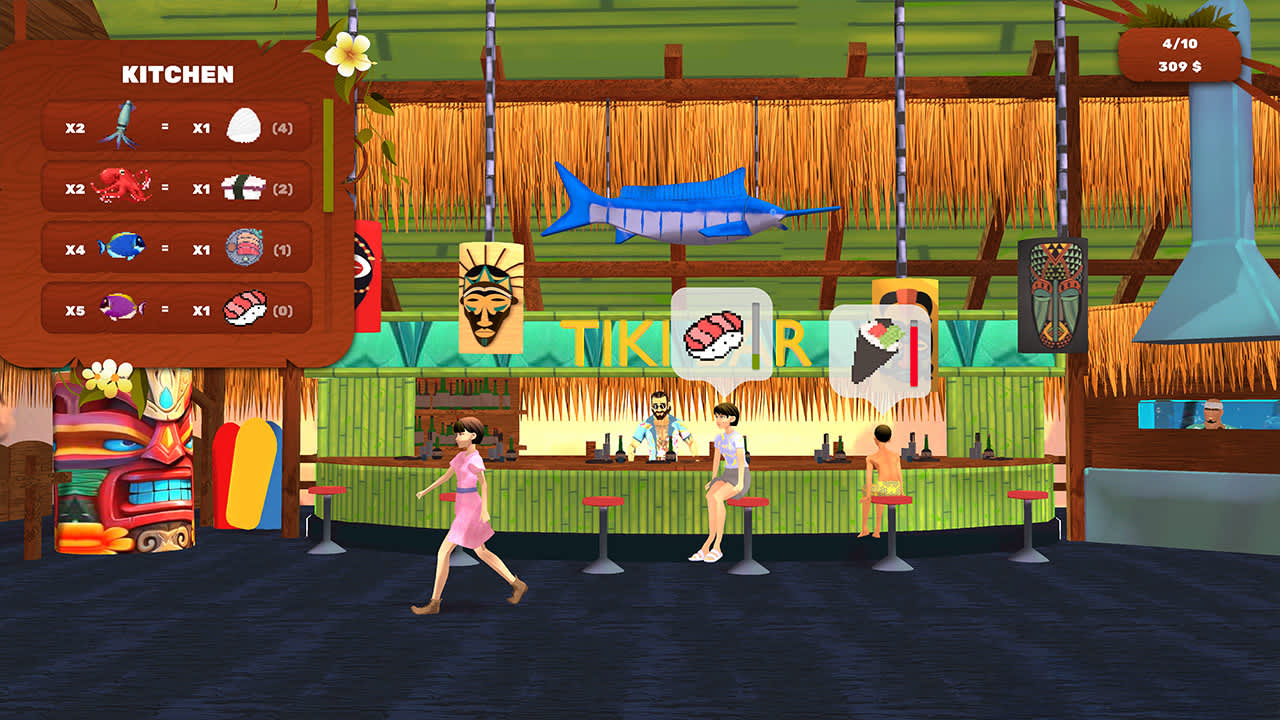Click the nigiri order speech bubble
Image resolution: width=1280 pixels, height=720 pixels.
[x=722, y=332]
